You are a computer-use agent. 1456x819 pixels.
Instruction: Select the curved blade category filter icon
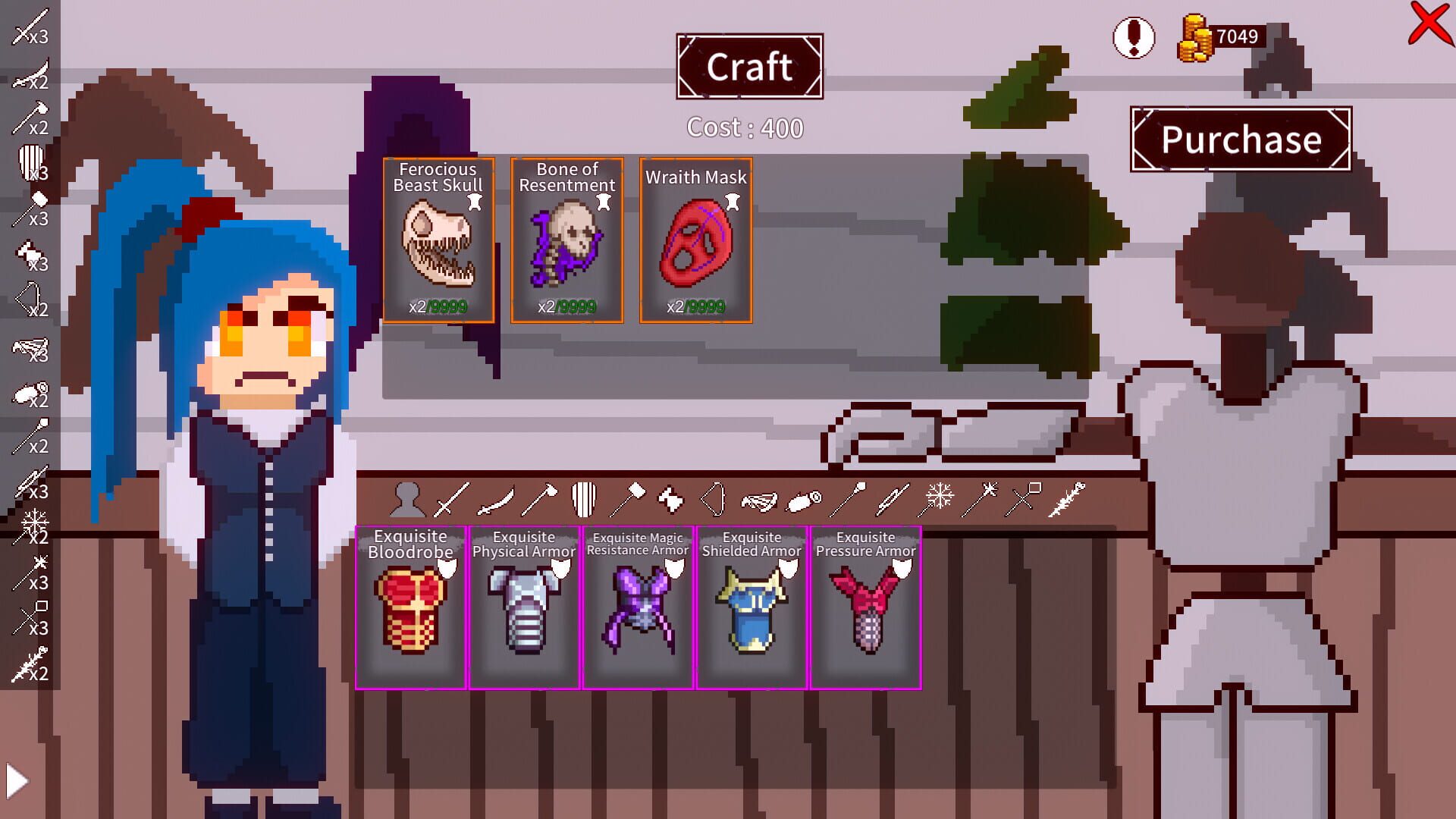pyautogui.click(x=495, y=497)
